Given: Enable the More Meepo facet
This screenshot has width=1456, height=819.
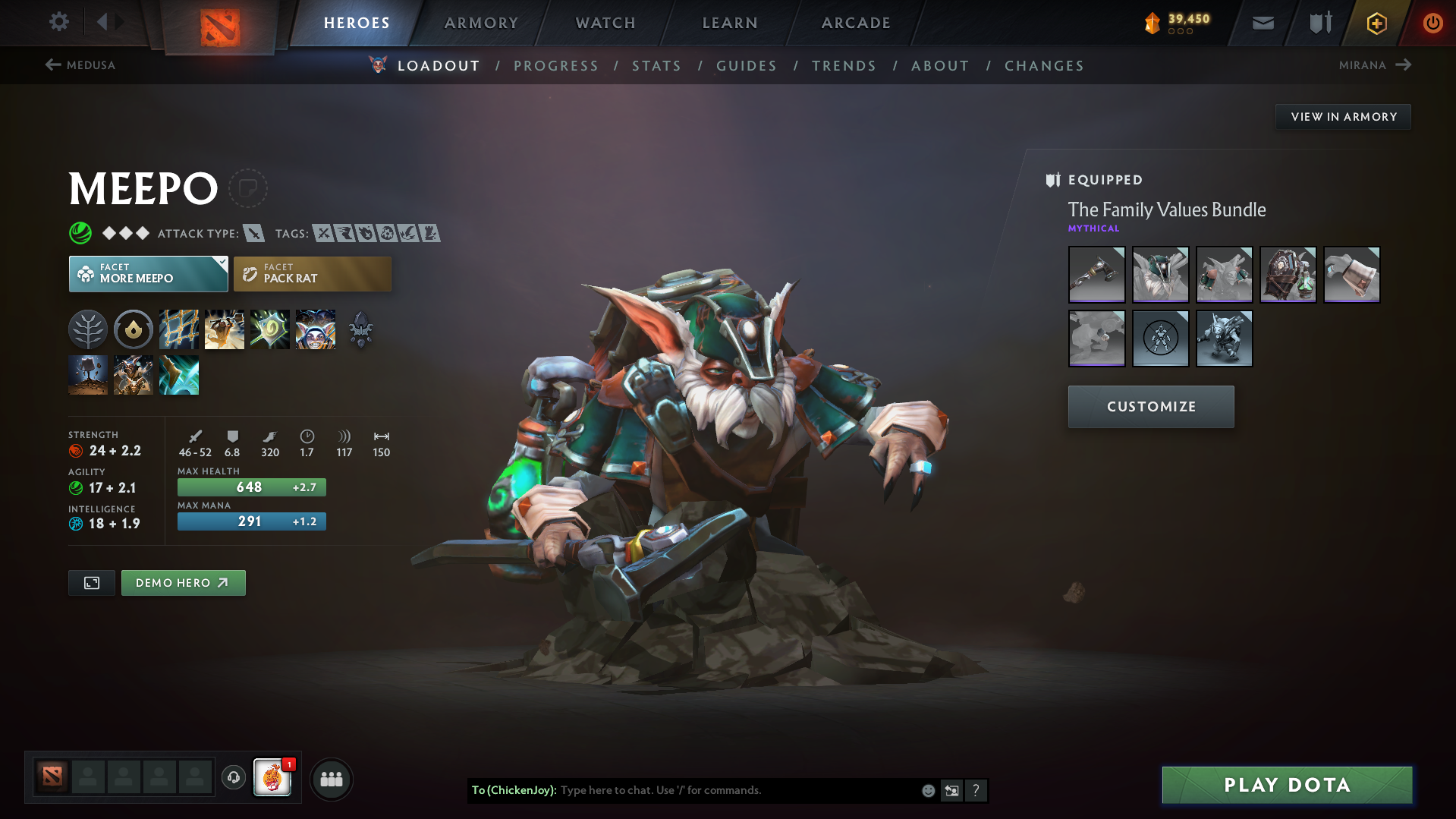Looking at the screenshot, I should (143, 273).
